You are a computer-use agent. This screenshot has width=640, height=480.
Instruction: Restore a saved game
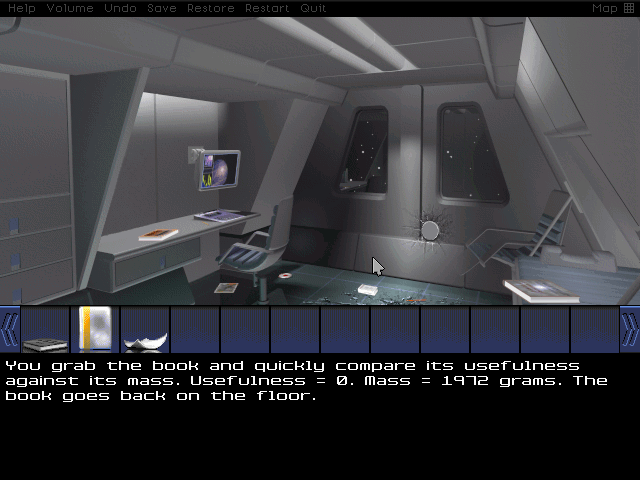tap(210, 8)
